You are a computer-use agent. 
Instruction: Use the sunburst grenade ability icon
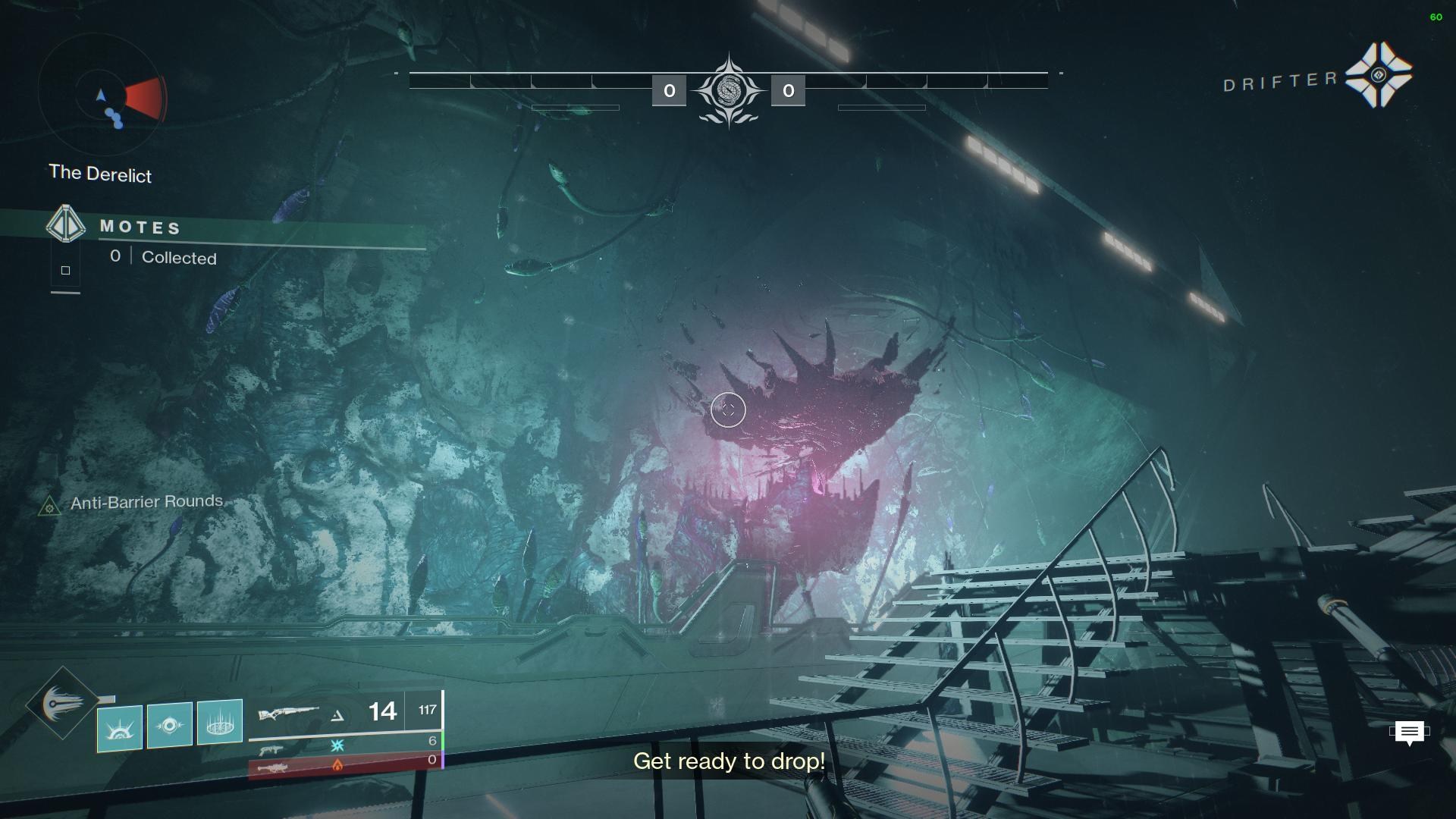pyautogui.click(x=120, y=727)
